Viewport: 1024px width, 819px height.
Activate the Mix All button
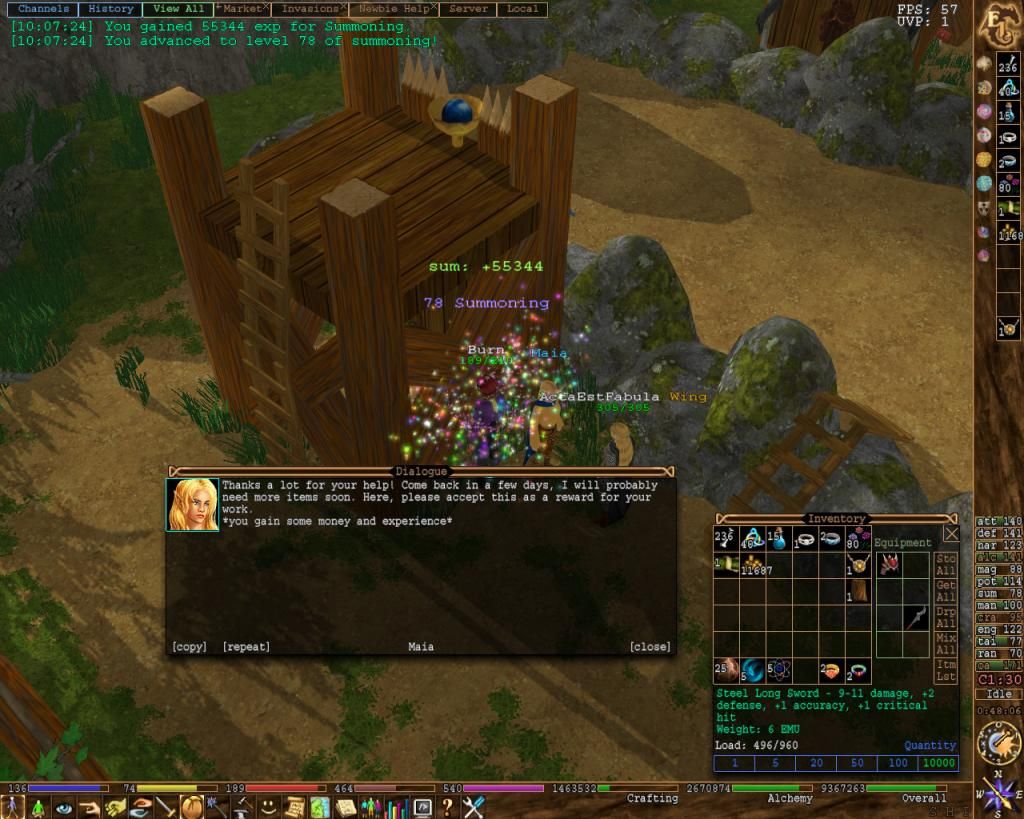tap(945, 643)
